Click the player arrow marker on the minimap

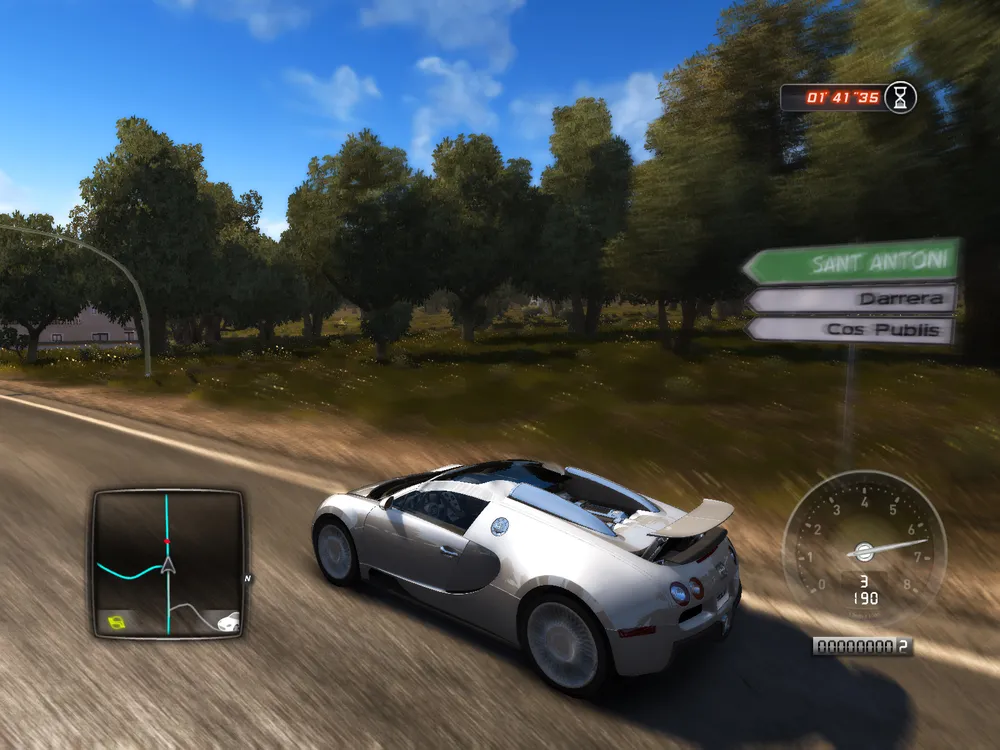[168, 565]
